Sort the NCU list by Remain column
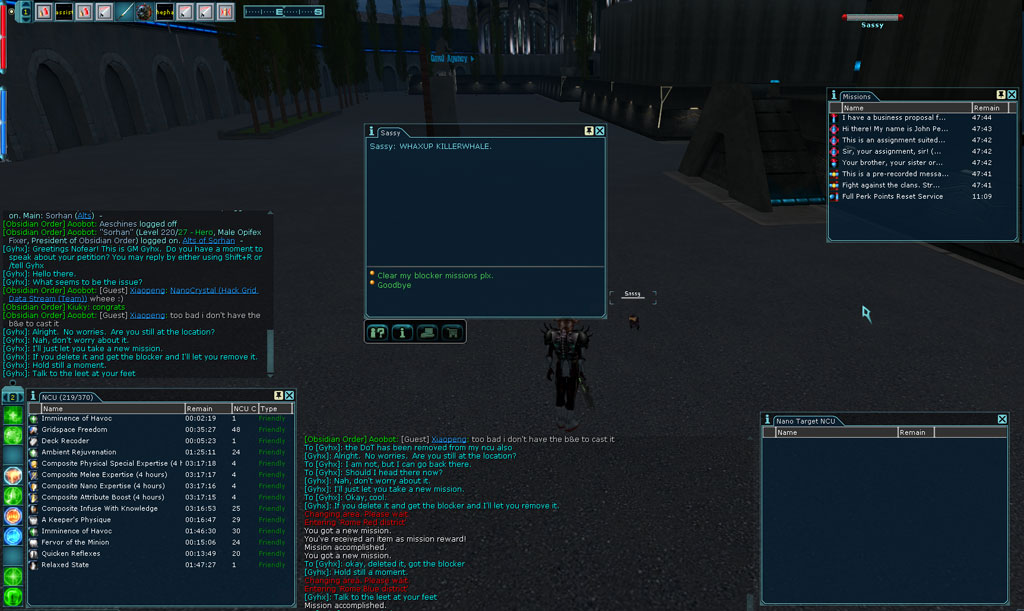Viewport: 1024px width, 611px height. [x=207, y=408]
